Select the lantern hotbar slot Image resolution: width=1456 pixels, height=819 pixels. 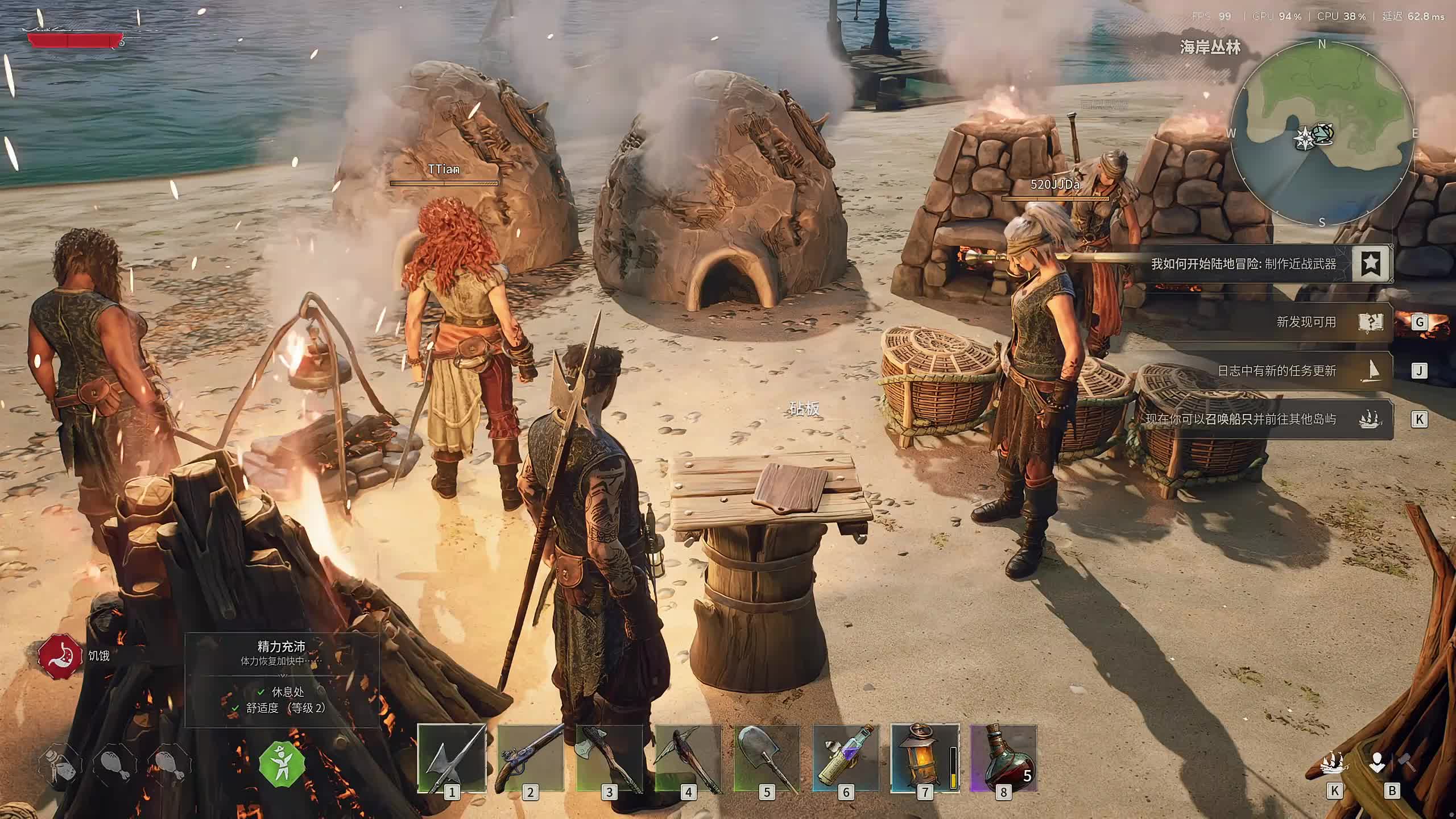coord(925,758)
